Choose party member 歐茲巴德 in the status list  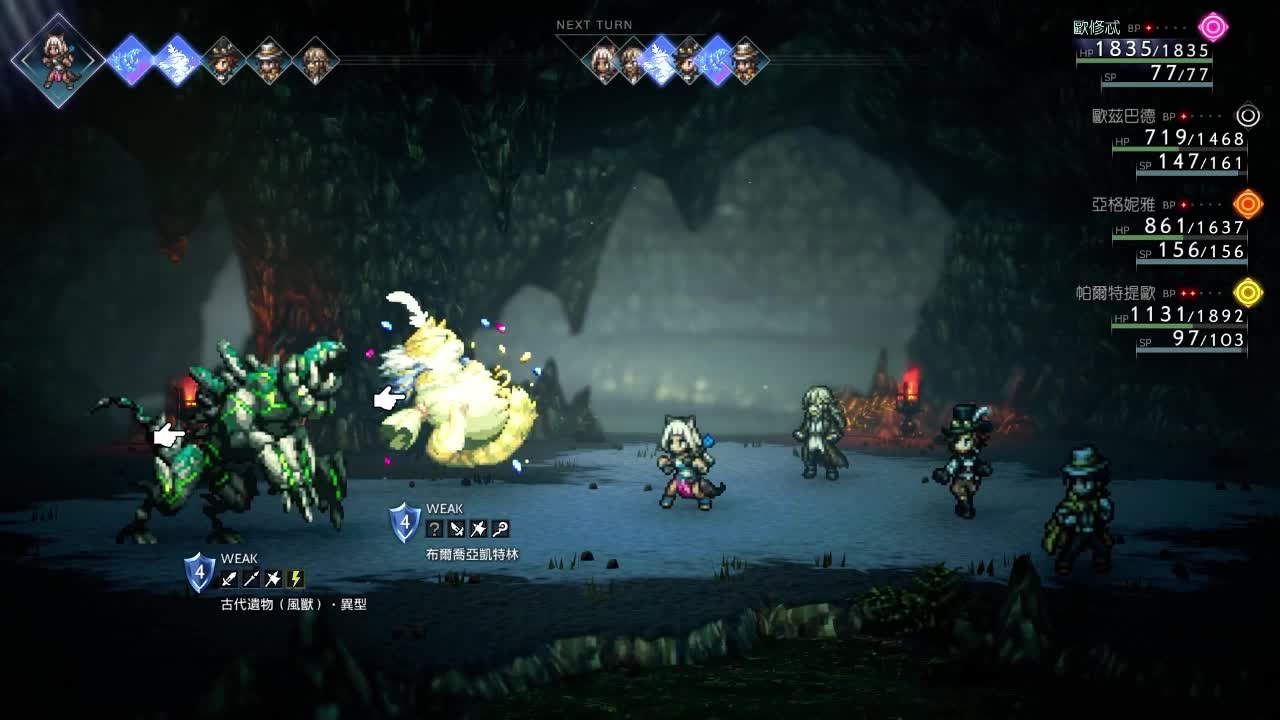point(1123,116)
